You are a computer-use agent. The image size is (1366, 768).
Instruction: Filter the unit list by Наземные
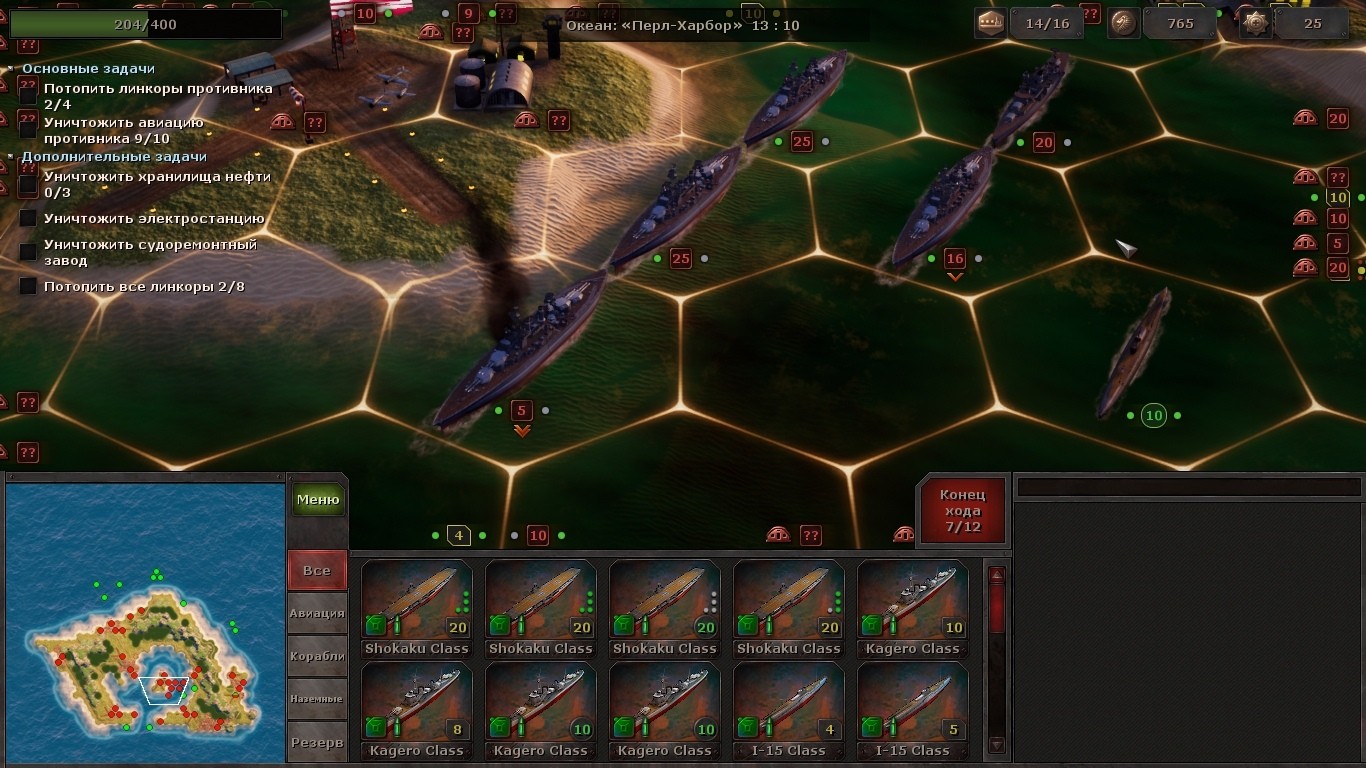(x=317, y=699)
